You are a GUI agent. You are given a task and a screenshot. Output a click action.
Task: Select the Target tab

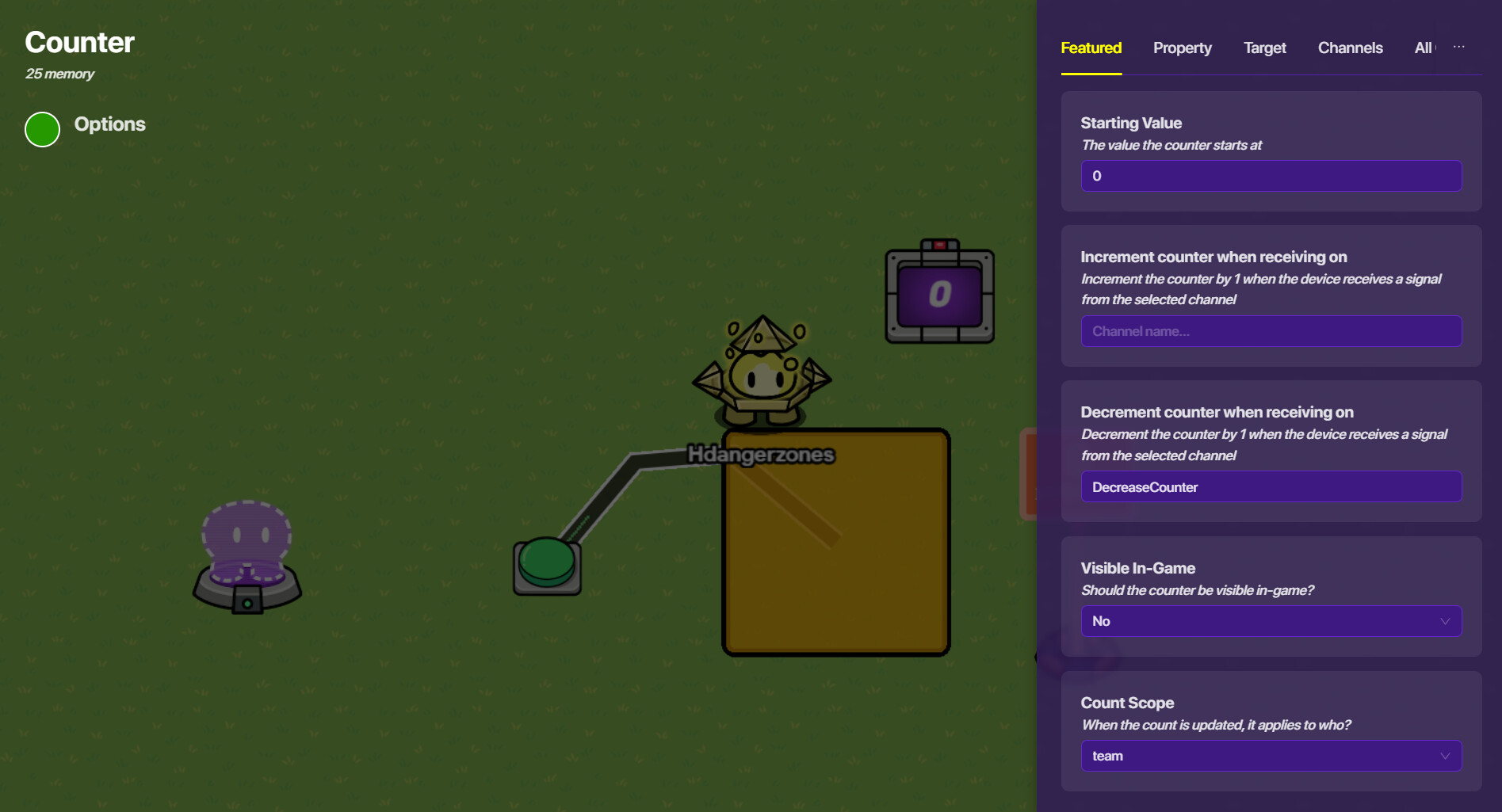[x=1264, y=48]
